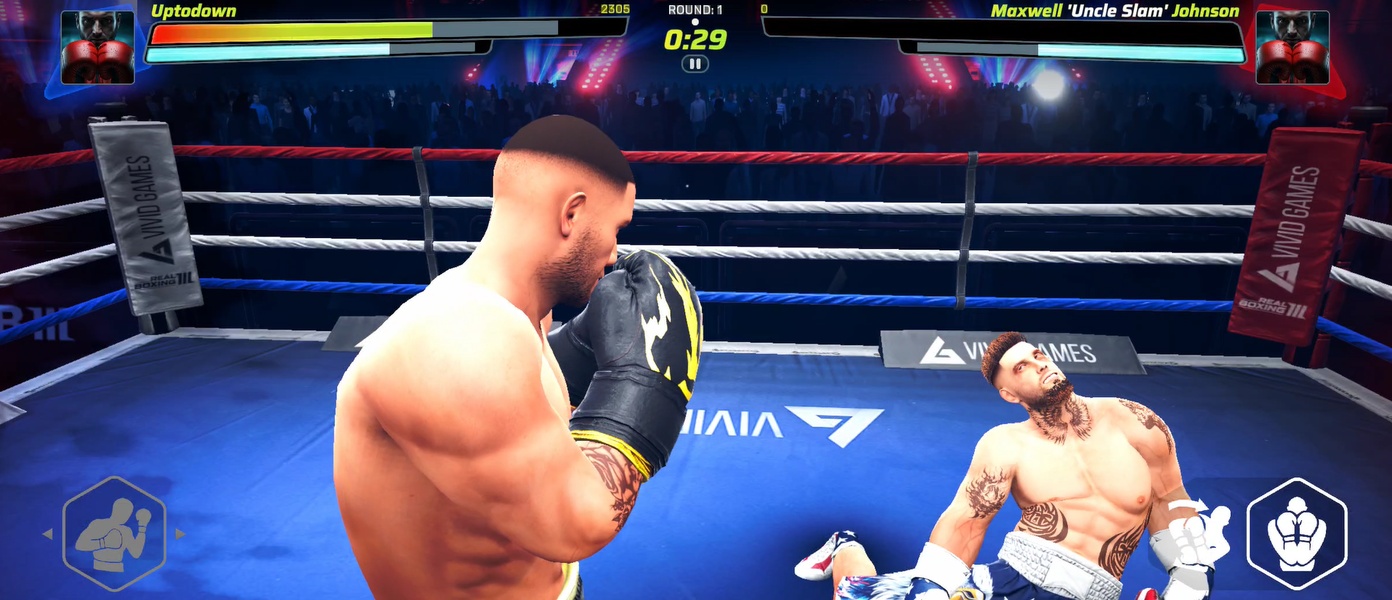Select Uptodown's fighter portrait
Screen dimensions: 1392x600
pyautogui.click(x=98, y=47)
